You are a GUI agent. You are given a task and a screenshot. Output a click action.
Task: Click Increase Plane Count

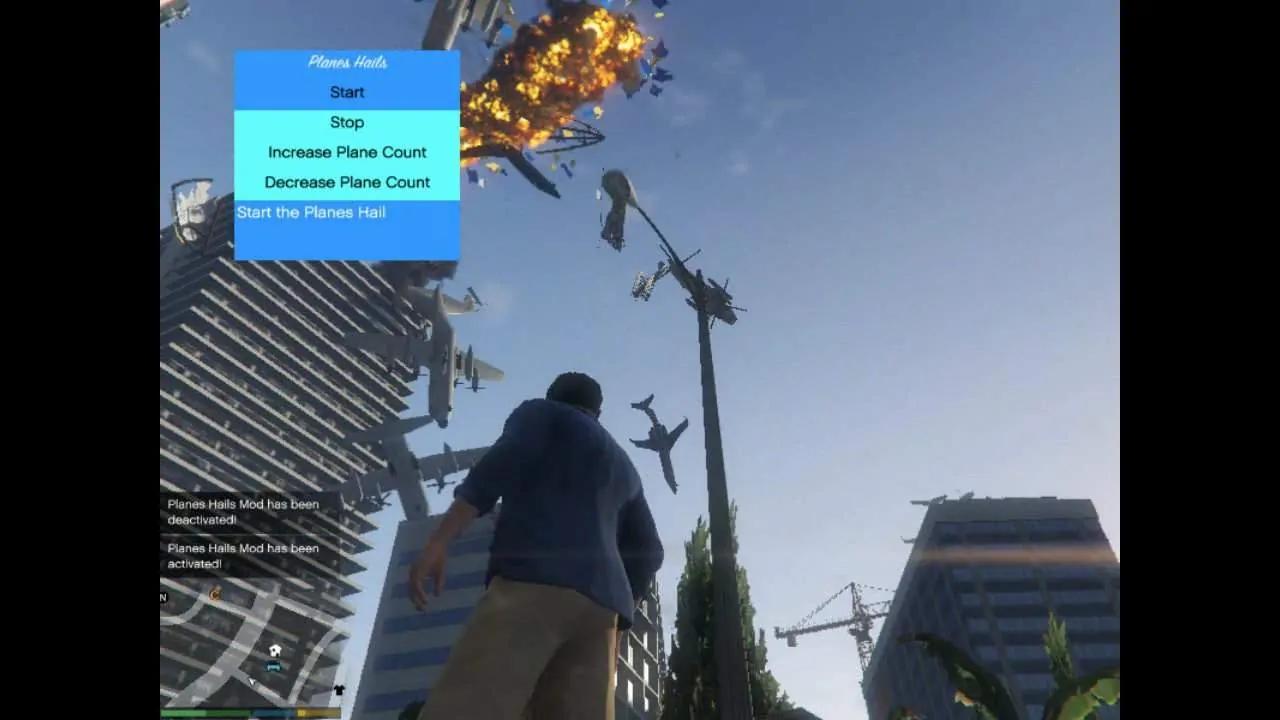pos(346,152)
